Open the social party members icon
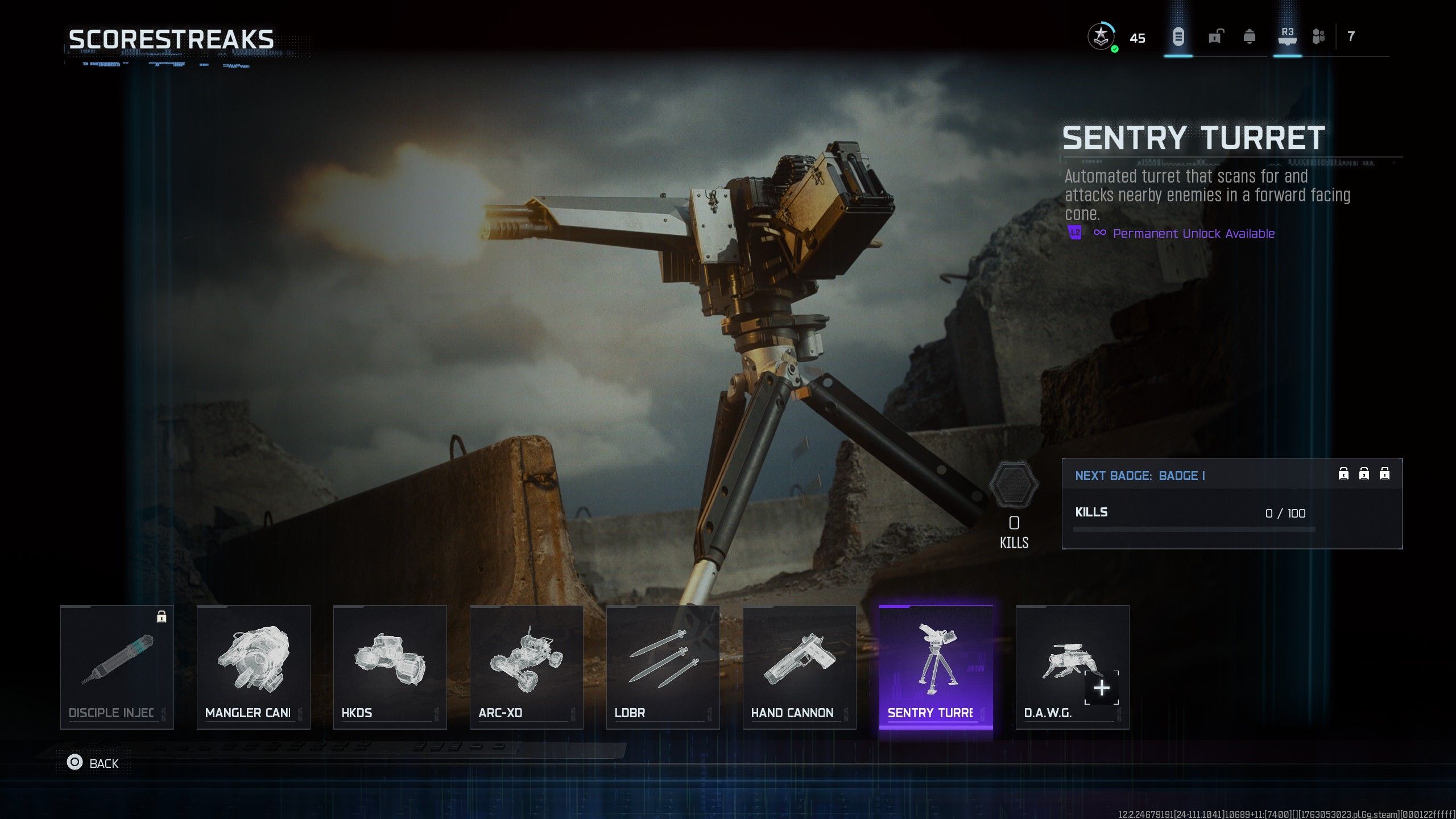Screen dimensions: 1456x819 tap(1318, 38)
